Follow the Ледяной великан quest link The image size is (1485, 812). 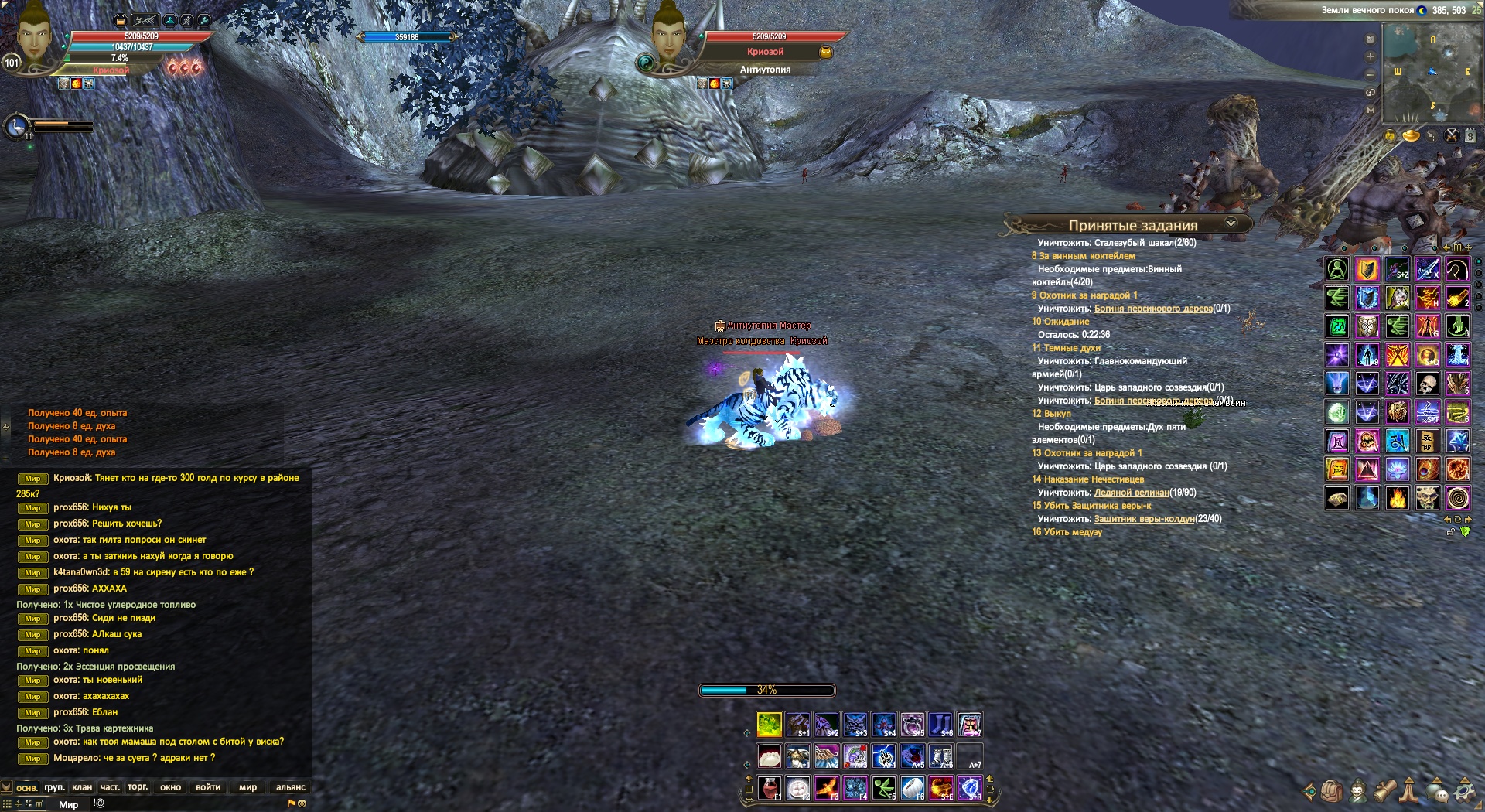pyautogui.click(x=1132, y=493)
